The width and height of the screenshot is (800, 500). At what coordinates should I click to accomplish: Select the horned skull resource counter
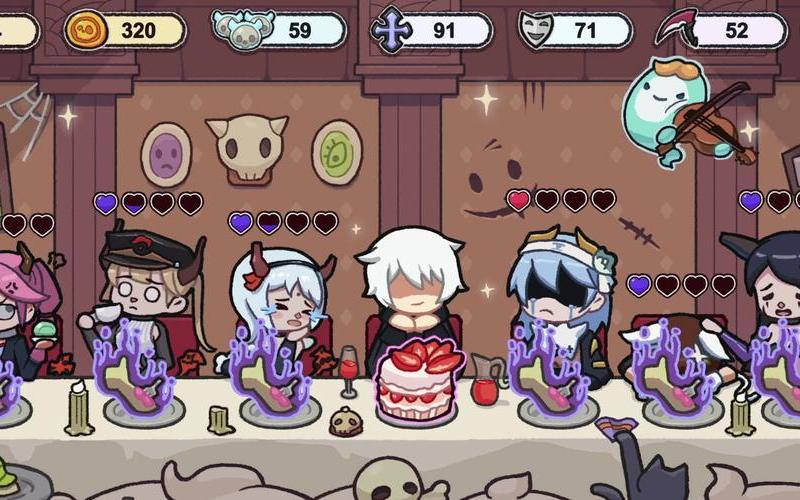pos(281,30)
